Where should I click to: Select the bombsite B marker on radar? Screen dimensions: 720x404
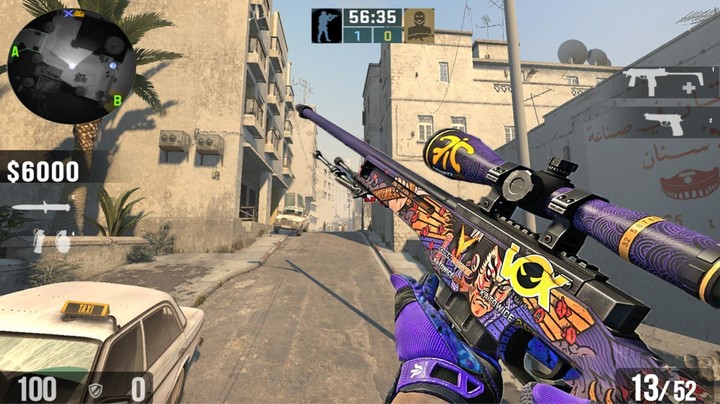coord(117,100)
